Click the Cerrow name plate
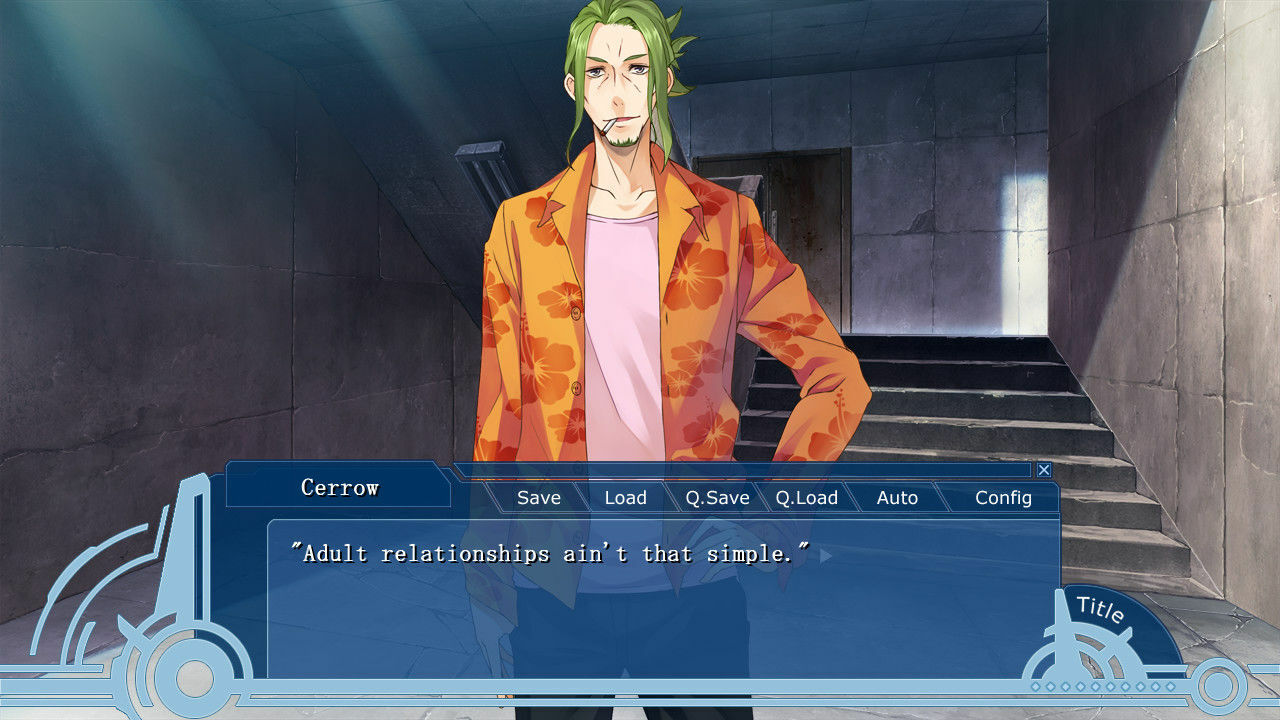 [339, 489]
